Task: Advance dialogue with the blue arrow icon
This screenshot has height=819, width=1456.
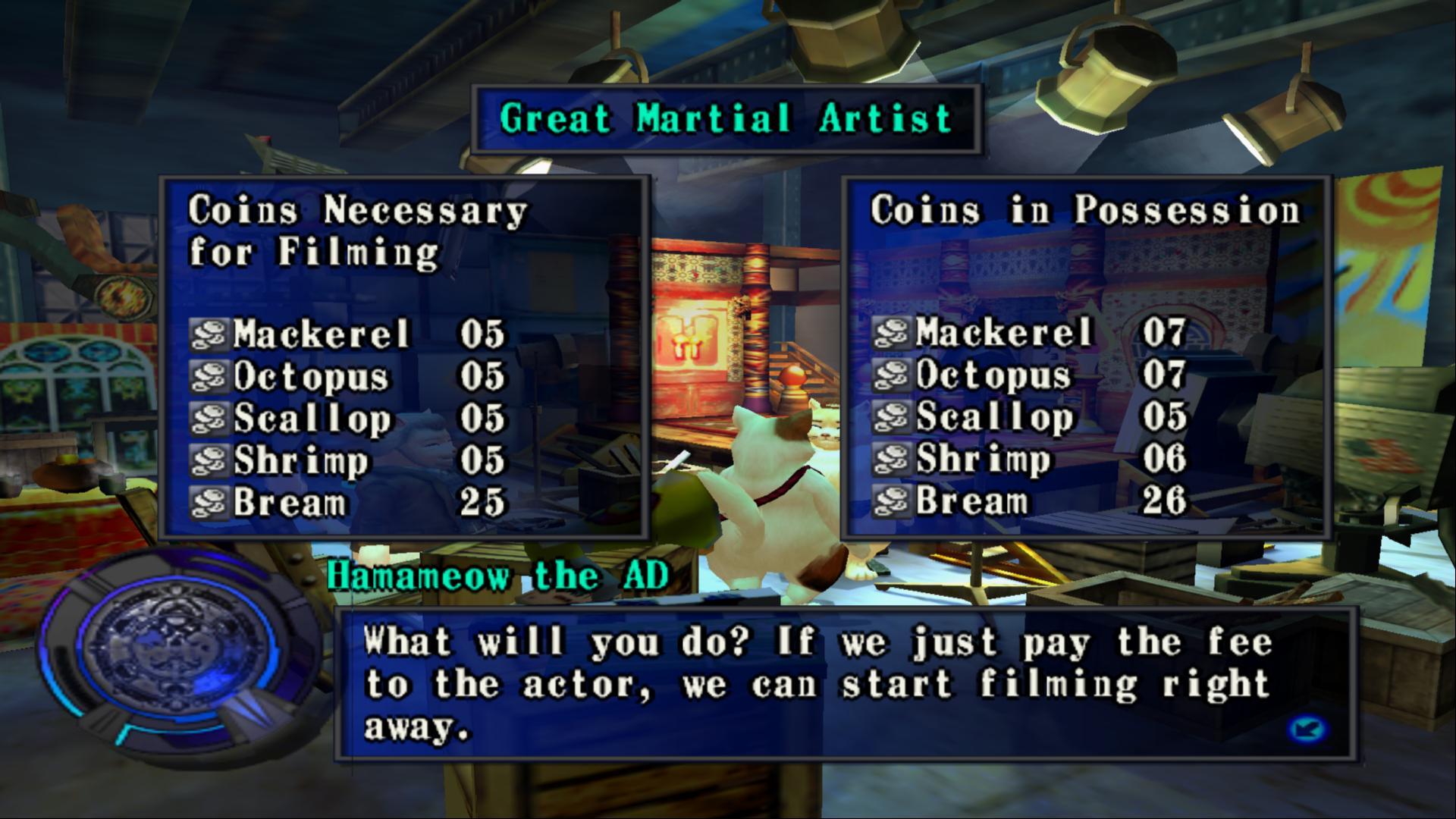Action: pyautogui.click(x=1307, y=730)
